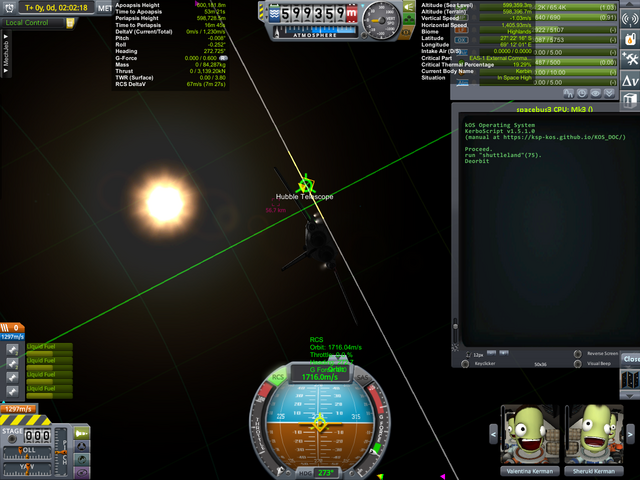The width and height of the screenshot is (640, 480).
Task: Show next crew portraits with right arrow
Action: [x=632, y=433]
